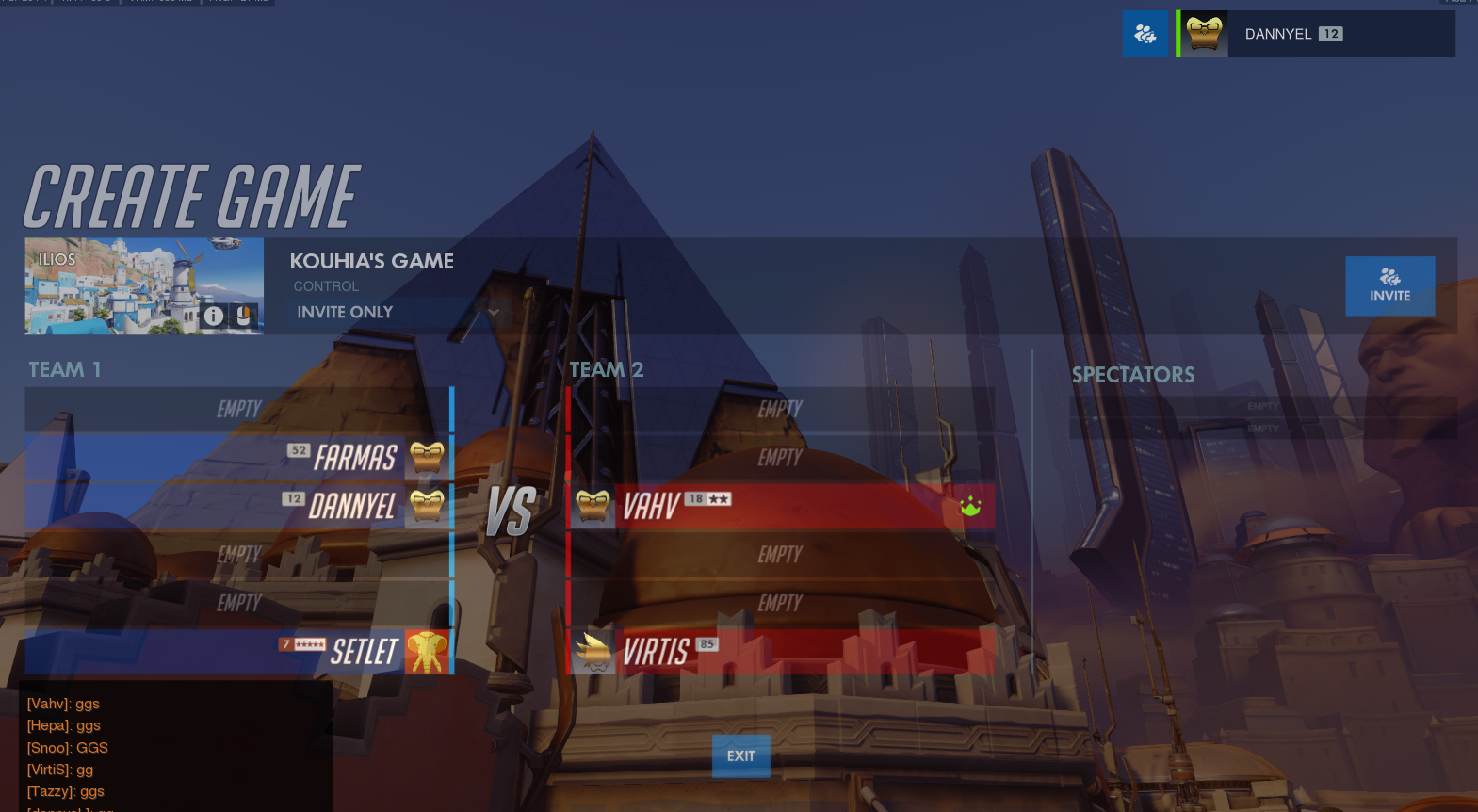Exit the custom game lobby

[x=740, y=755]
